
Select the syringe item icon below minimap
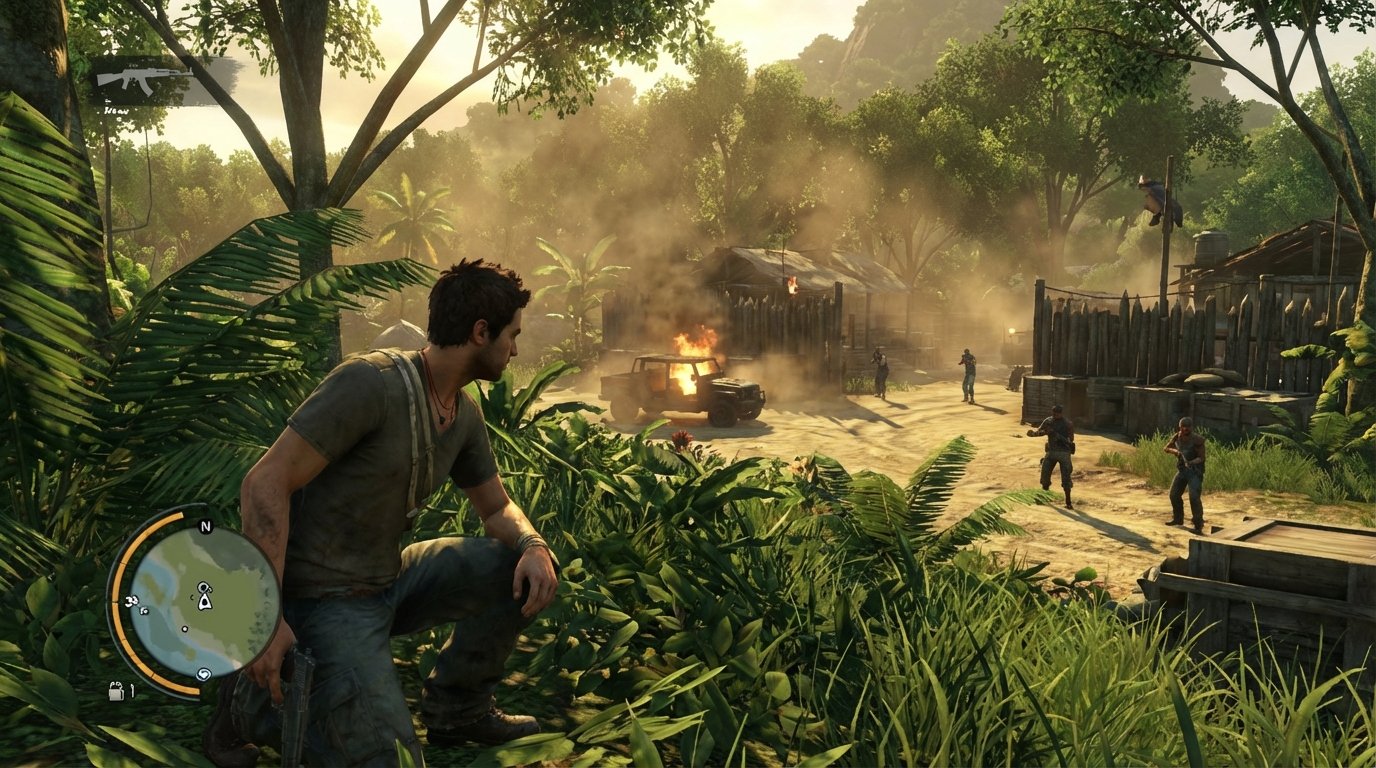pos(116,690)
